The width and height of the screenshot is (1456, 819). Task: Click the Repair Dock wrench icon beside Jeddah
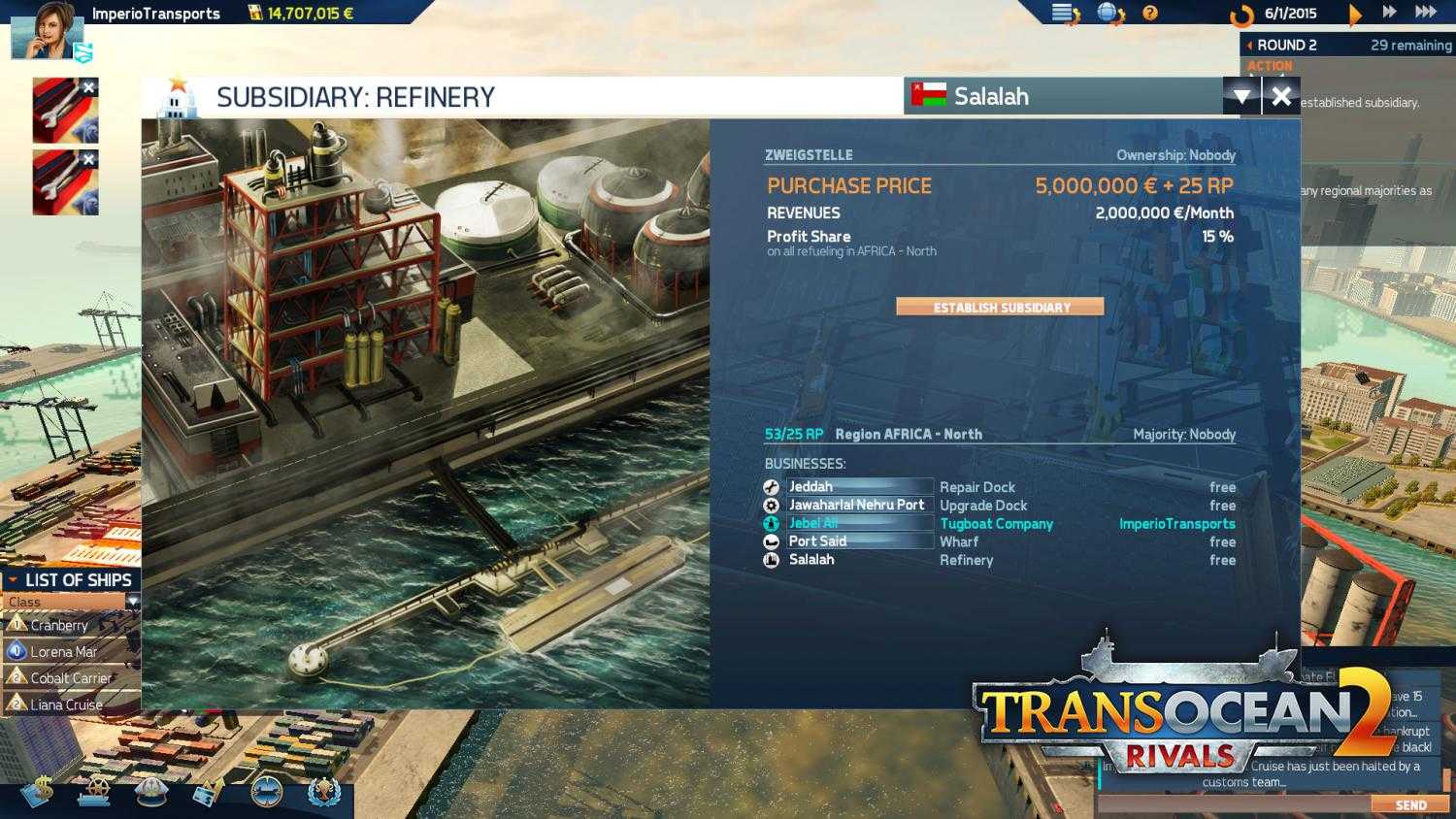[771, 487]
